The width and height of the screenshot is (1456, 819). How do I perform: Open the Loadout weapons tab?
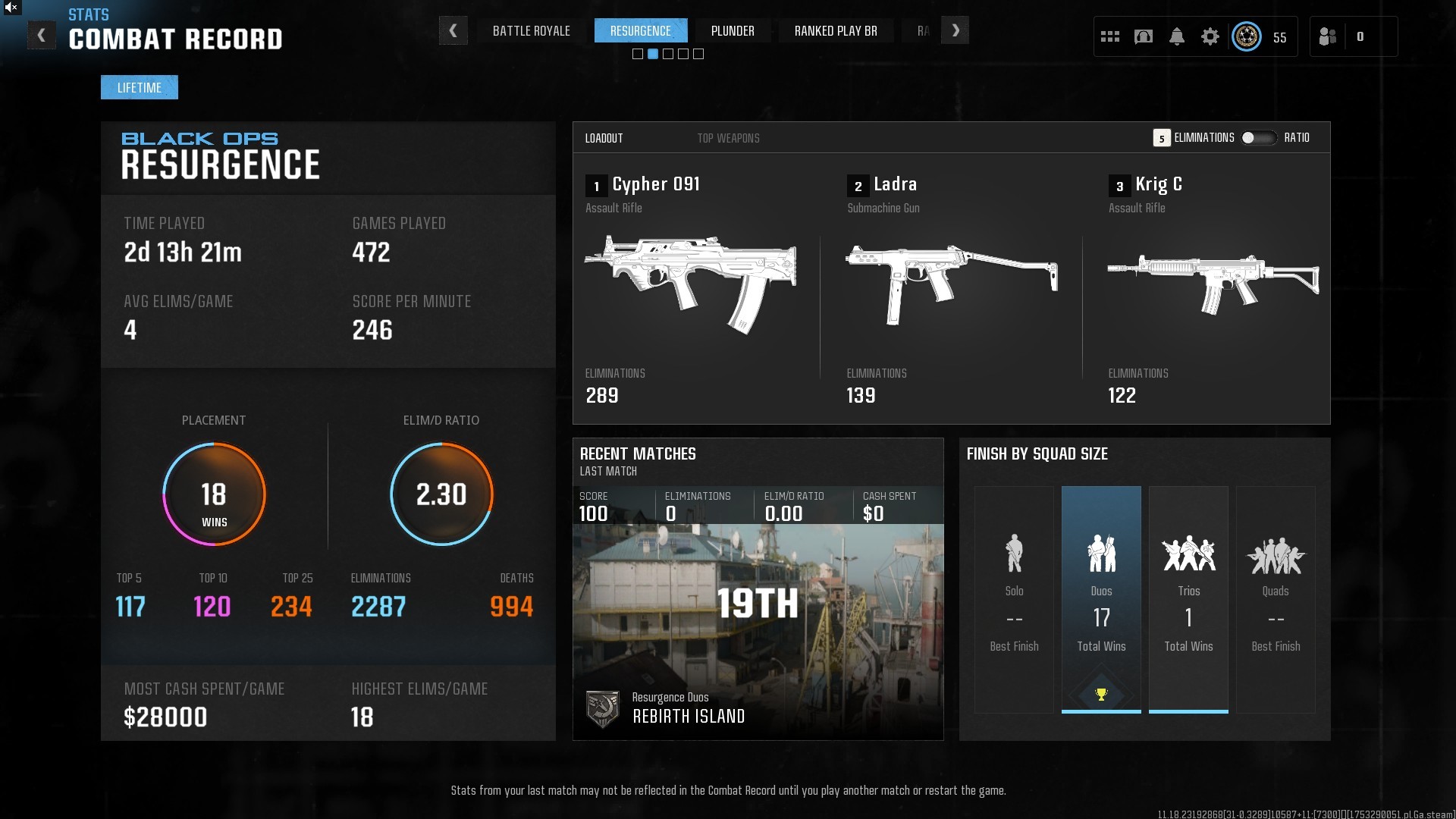(x=604, y=138)
